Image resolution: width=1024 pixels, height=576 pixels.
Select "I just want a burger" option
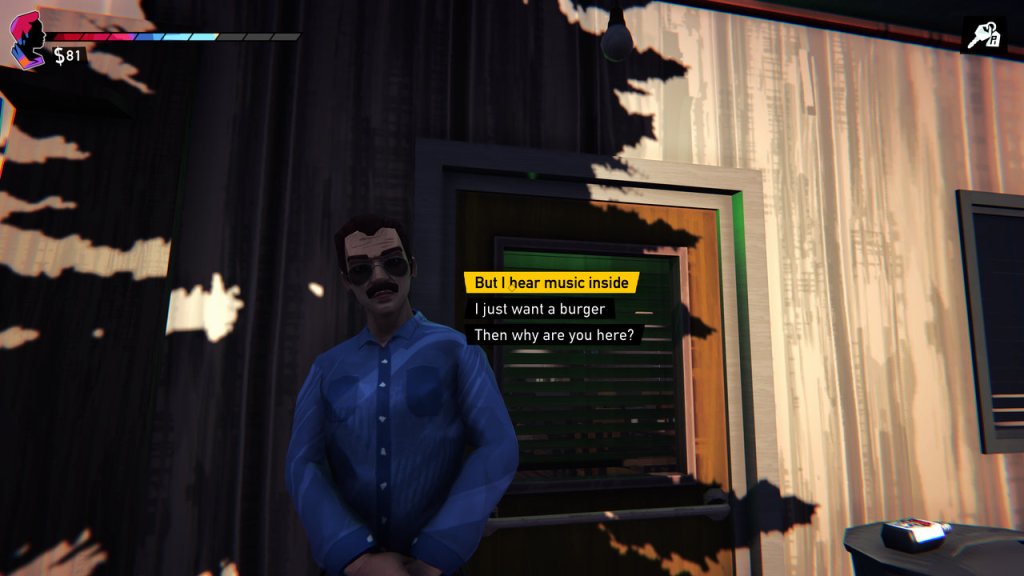coord(539,309)
